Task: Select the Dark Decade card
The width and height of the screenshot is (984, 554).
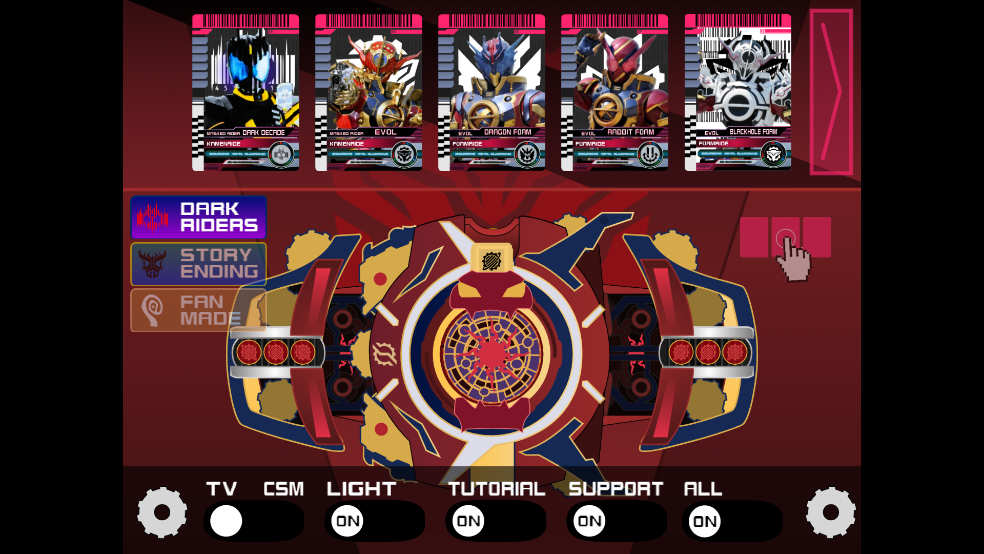Action: point(245,92)
